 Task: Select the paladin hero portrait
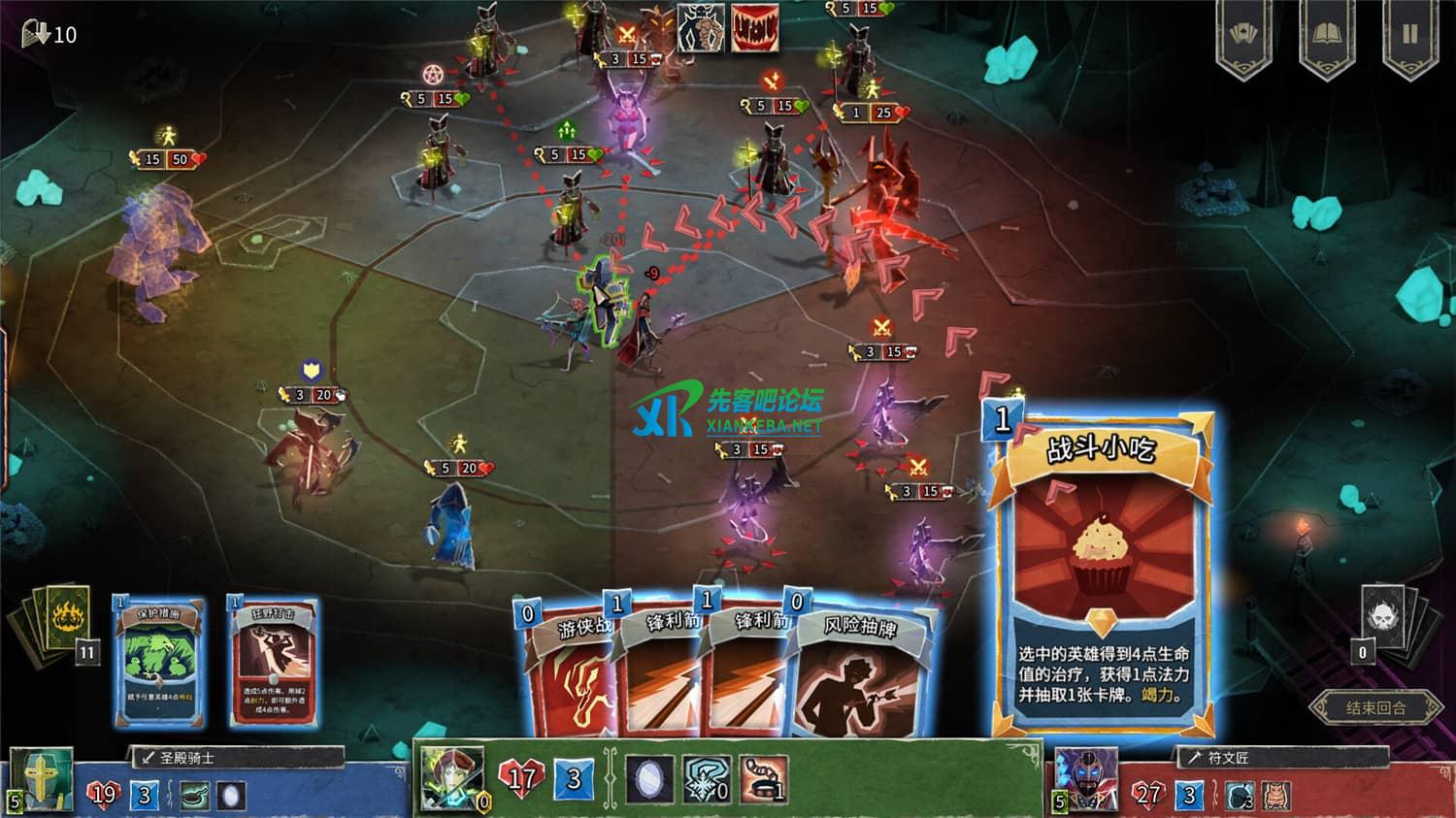click(41, 779)
